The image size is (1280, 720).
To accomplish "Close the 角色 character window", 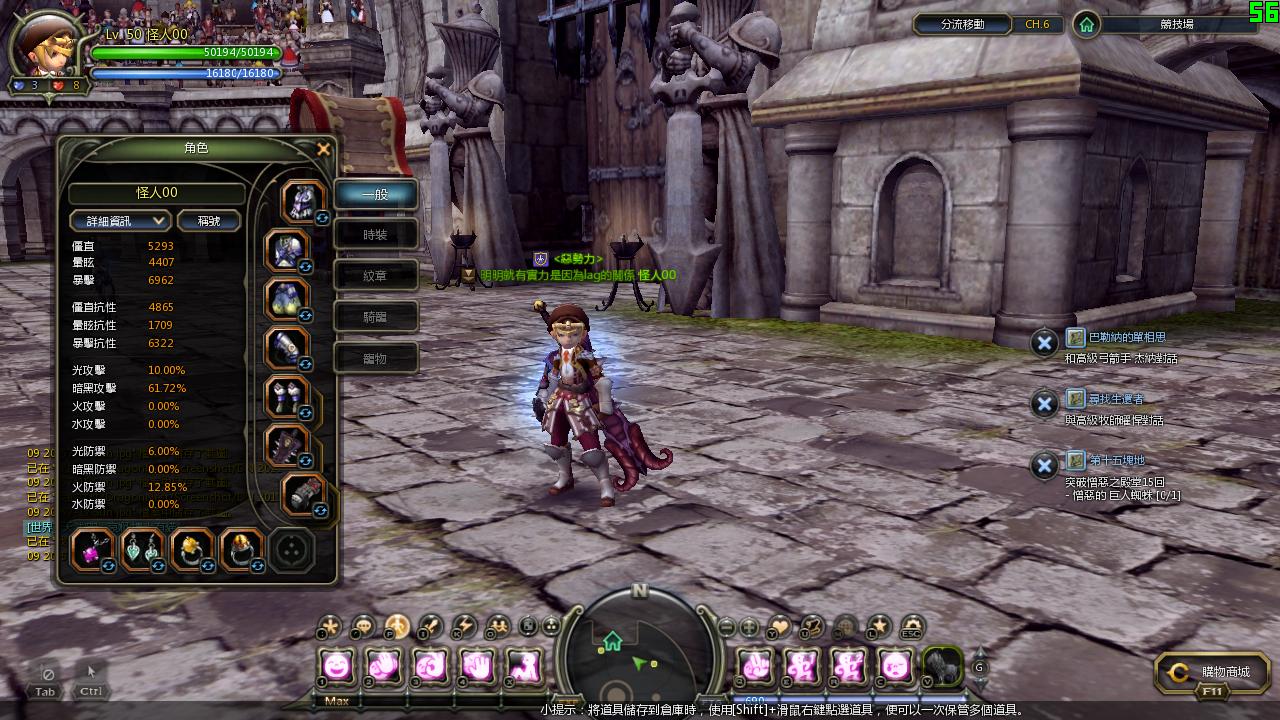I will pyautogui.click(x=323, y=150).
